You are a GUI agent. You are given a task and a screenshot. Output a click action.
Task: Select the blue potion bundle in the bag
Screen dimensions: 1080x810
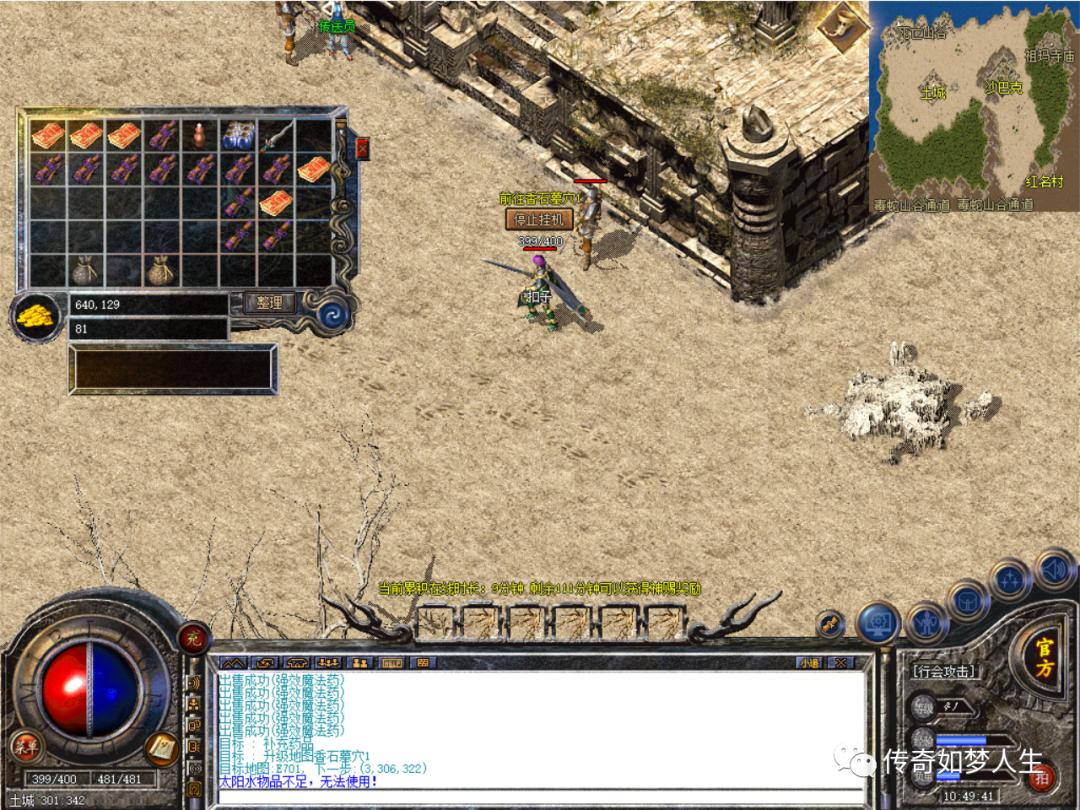[x=237, y=134]
